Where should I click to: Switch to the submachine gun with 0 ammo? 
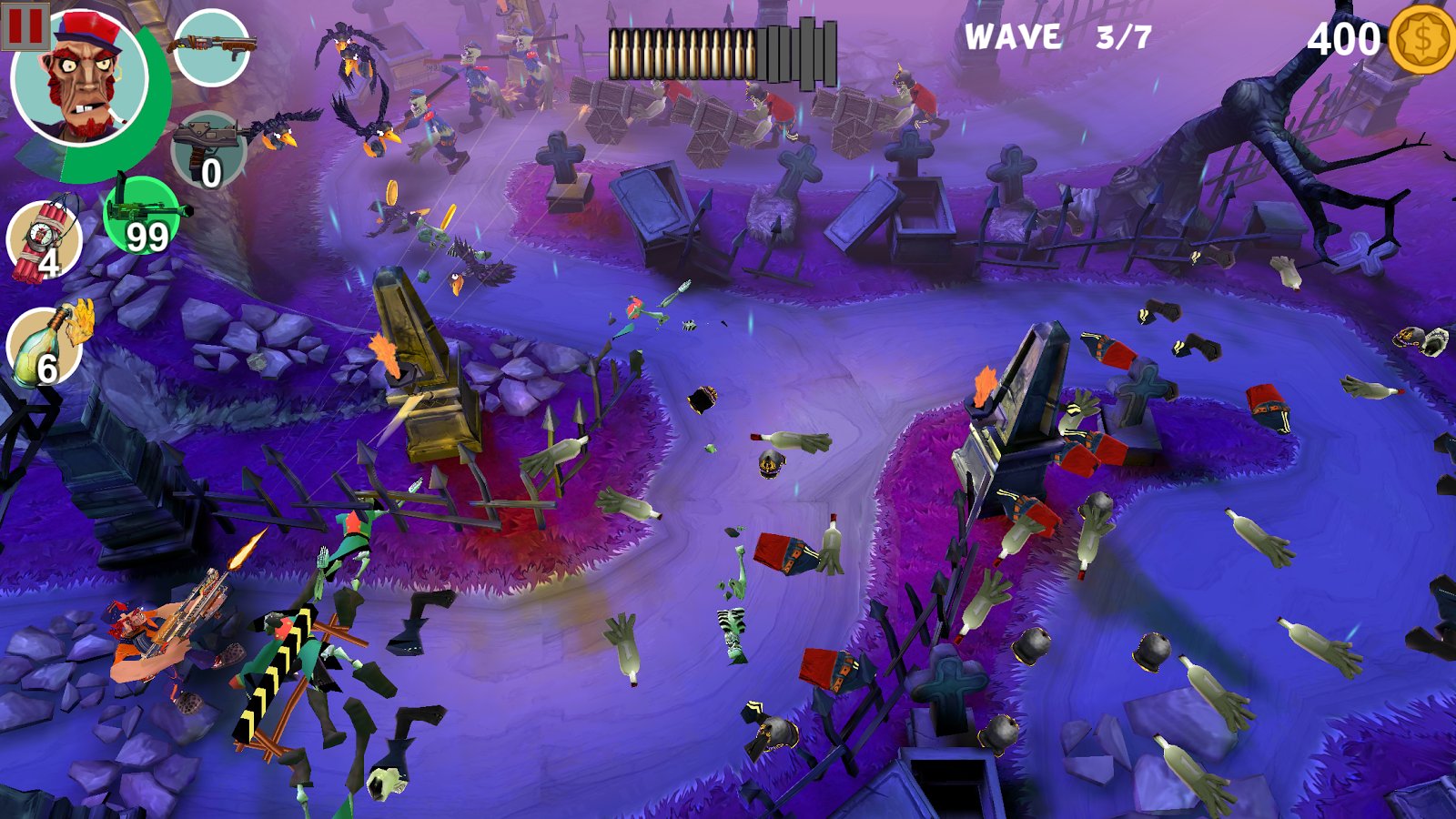[208, 150]
